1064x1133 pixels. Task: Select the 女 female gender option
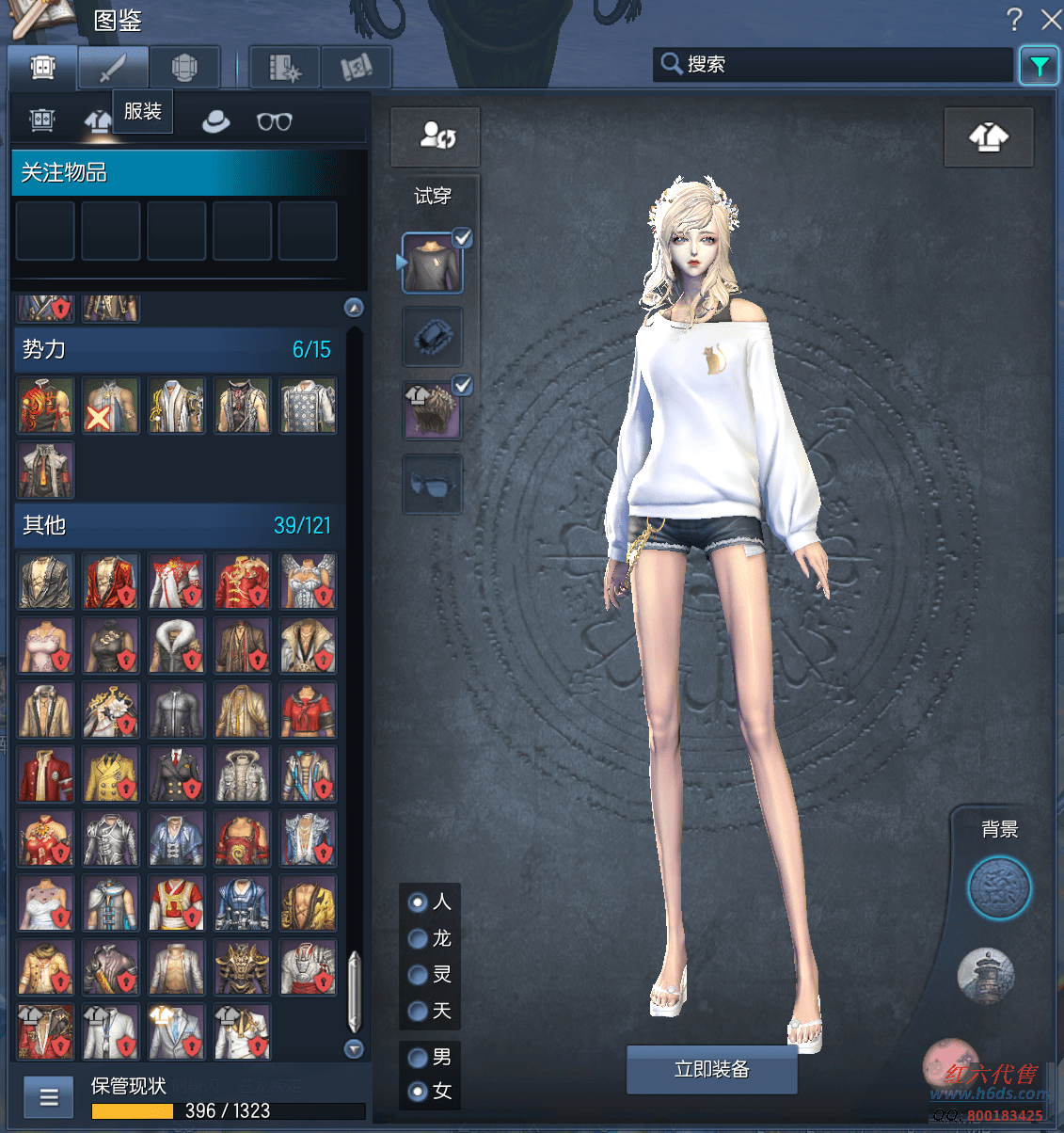[x=419, y=1092]
